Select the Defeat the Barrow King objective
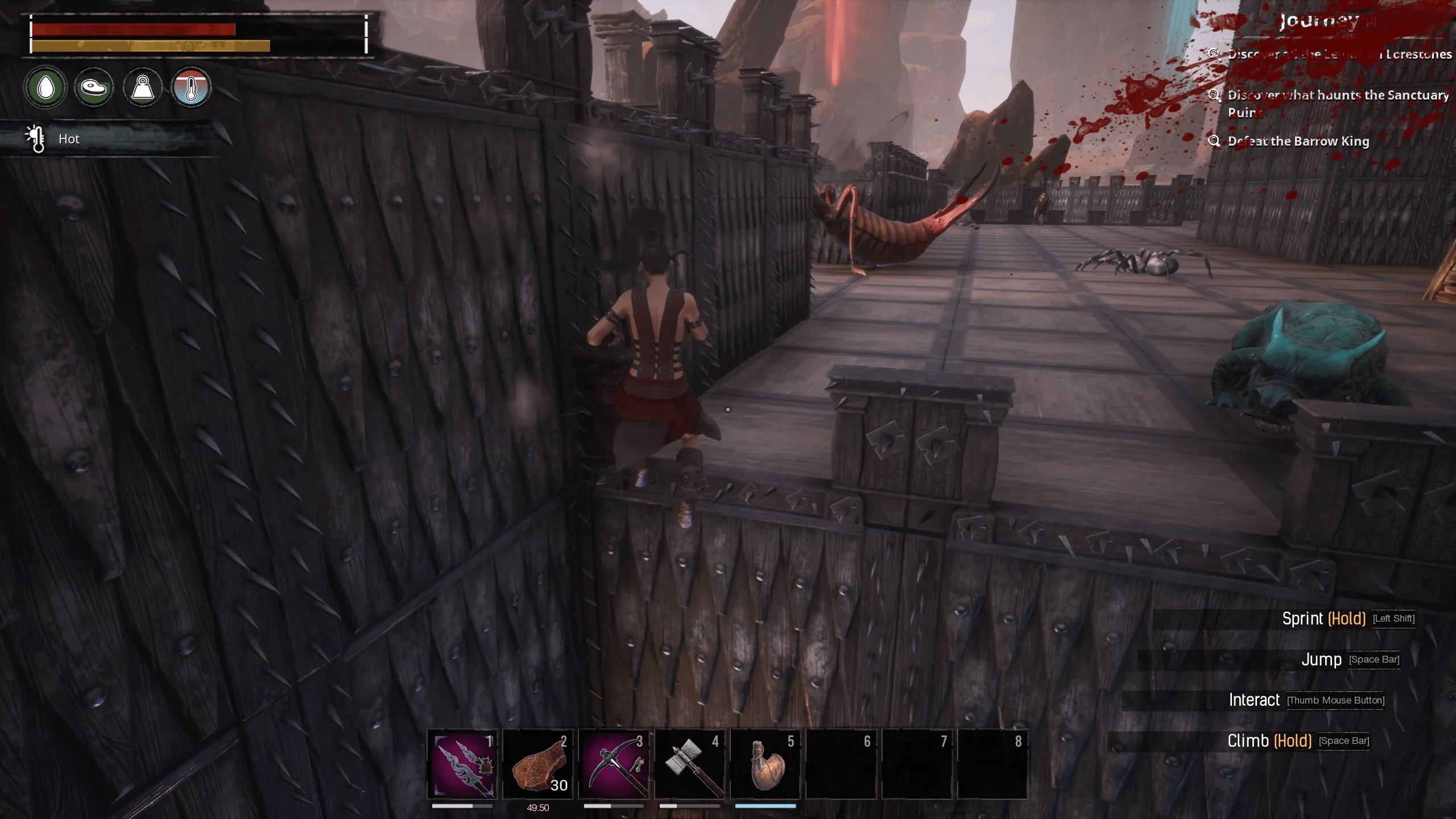This screenshot has width=1456, height=819. (1298, 141)
